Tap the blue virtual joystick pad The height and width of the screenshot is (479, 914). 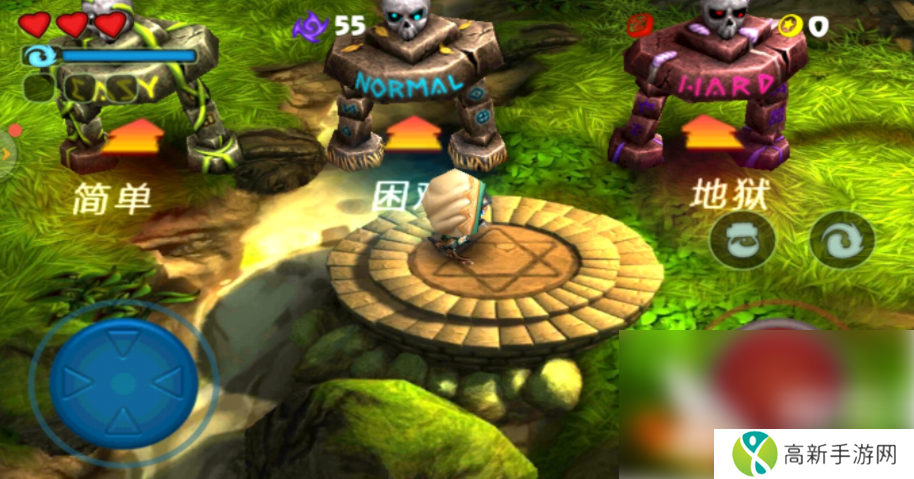[x=123, y=381]
